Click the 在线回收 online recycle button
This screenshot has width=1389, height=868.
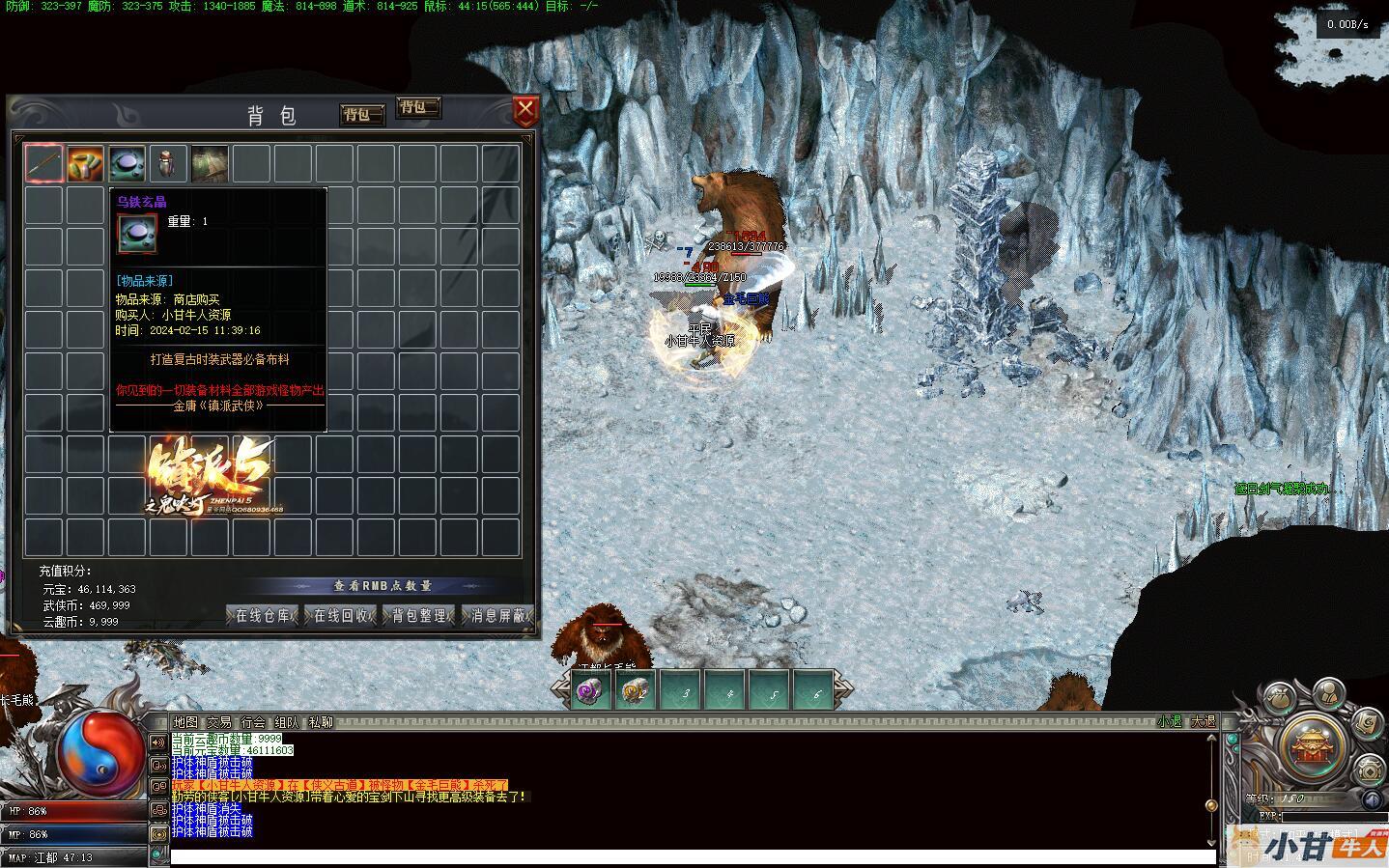click(x=341, y=615)
